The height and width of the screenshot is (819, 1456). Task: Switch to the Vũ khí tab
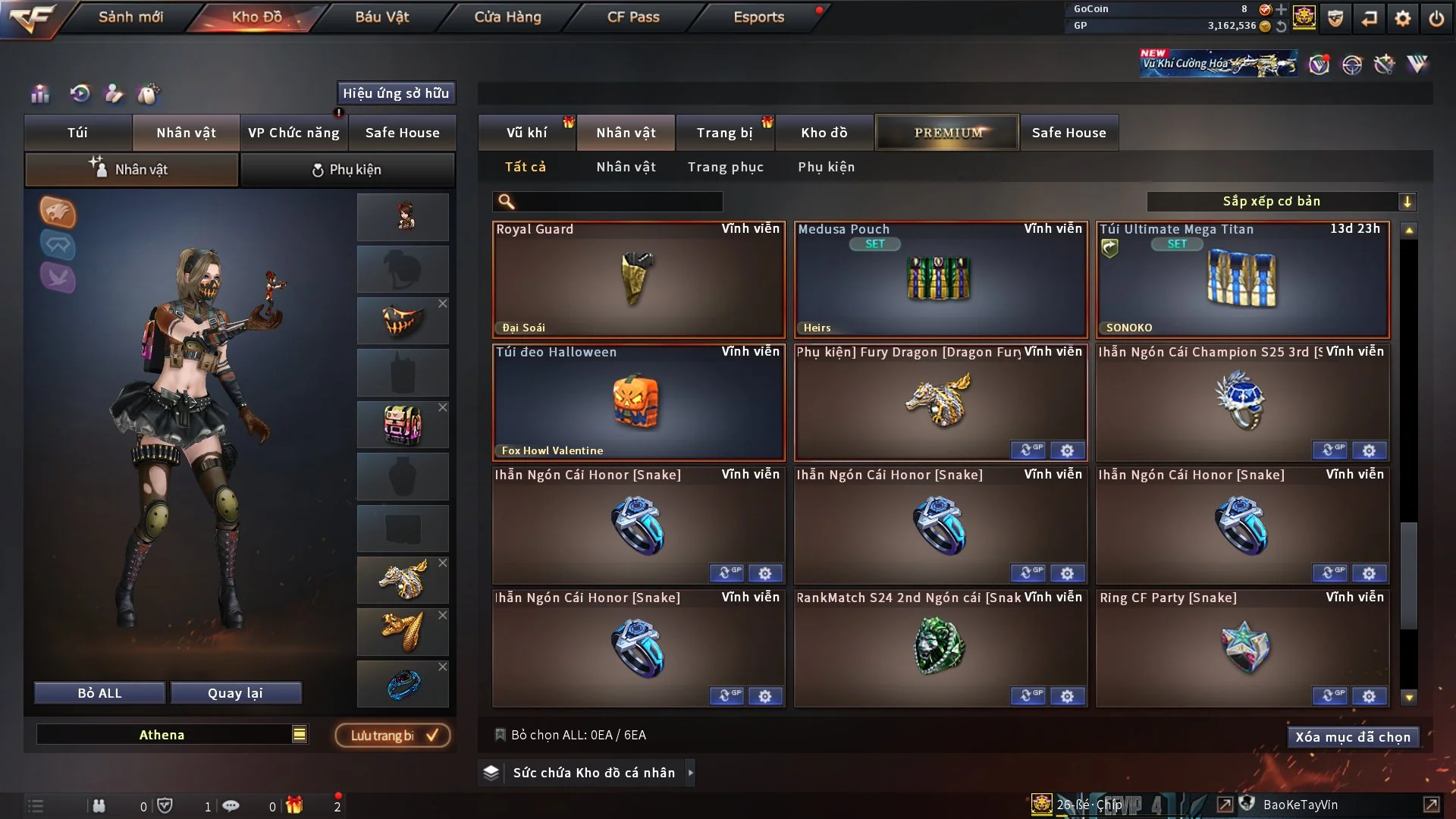tap(526, 133)
